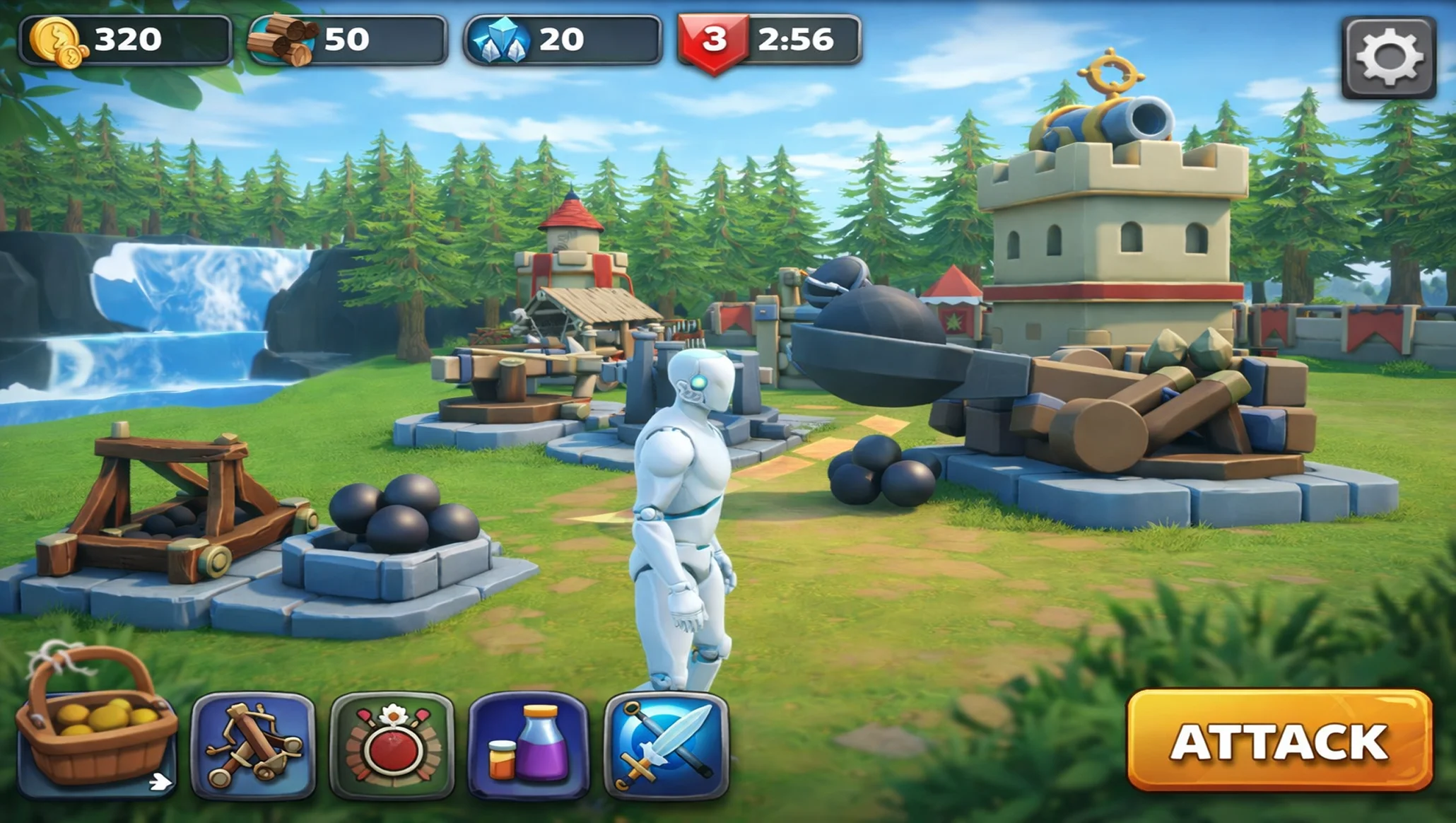Click the gold coin resource counter

coord(126,40)
